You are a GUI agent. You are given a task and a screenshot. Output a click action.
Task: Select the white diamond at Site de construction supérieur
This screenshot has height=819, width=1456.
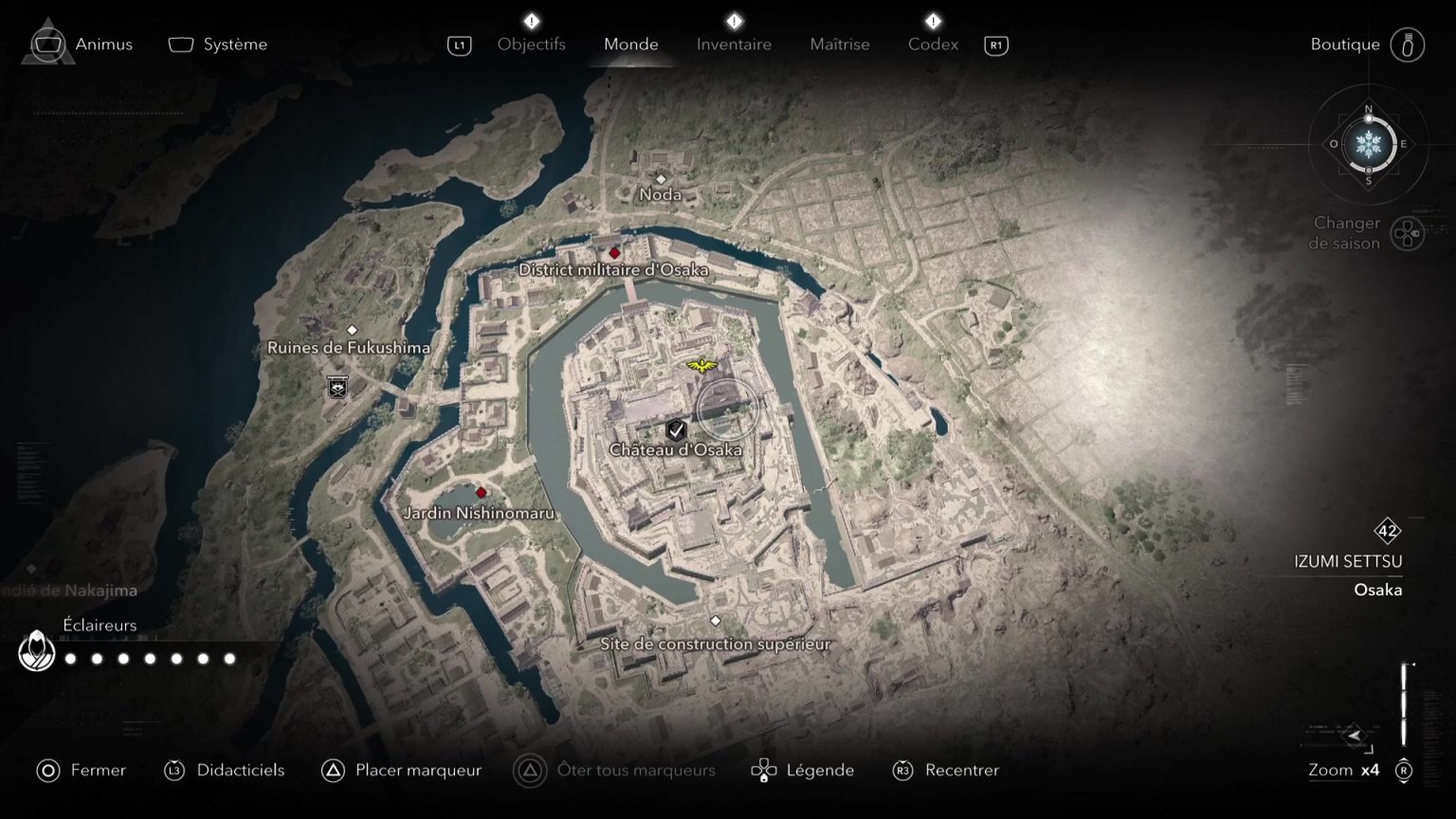tap(714, 620)
